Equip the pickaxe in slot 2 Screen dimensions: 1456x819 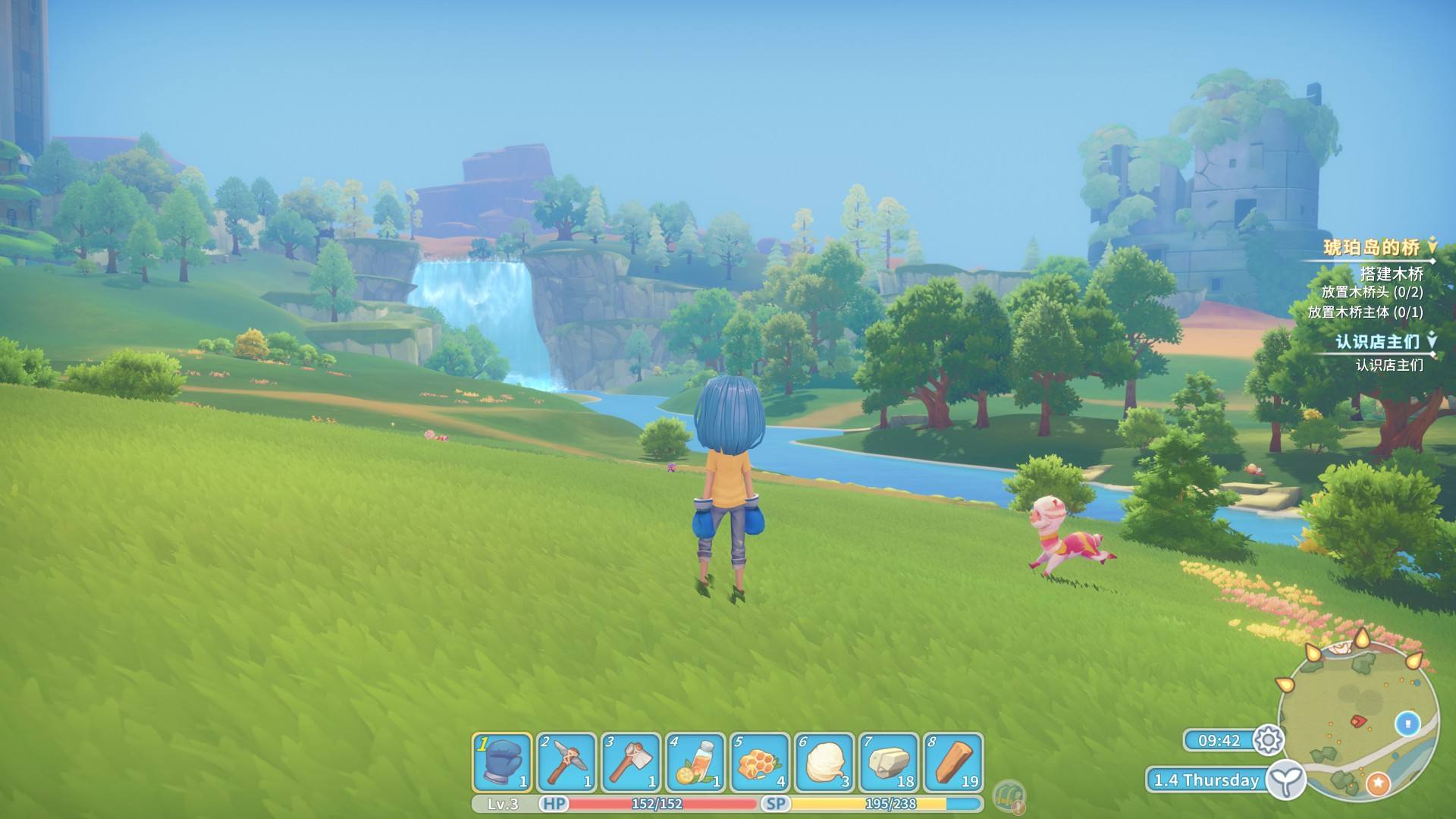click(x=566, y=763)
